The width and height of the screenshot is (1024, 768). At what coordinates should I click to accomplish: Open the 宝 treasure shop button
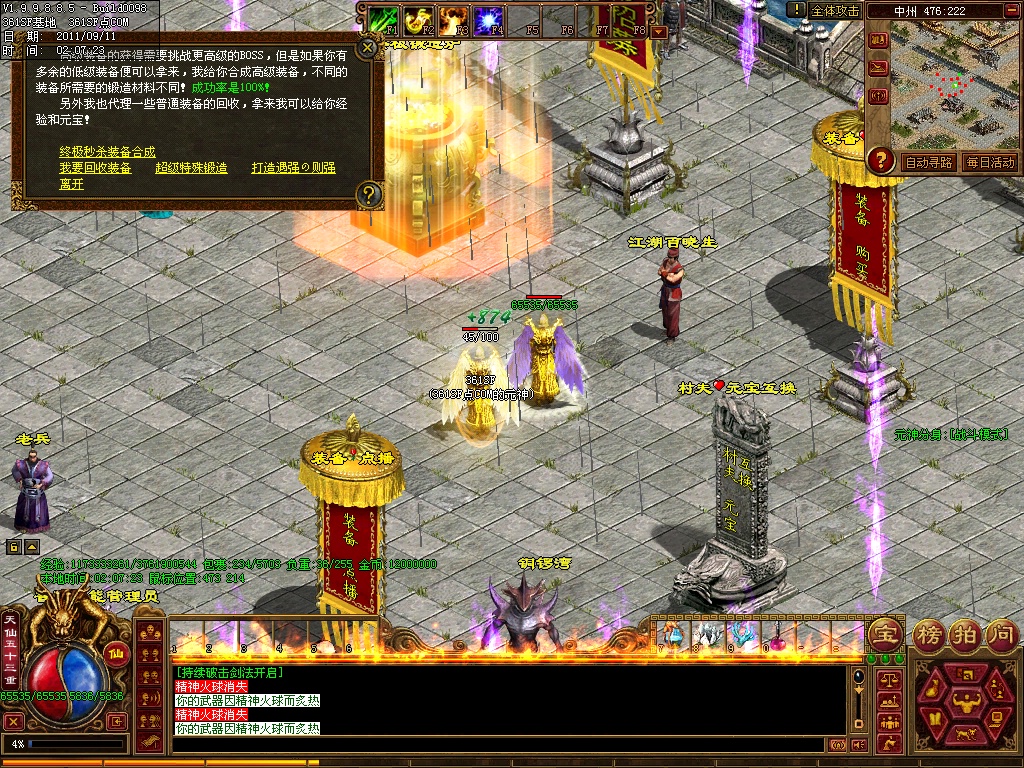click(885, 633)
